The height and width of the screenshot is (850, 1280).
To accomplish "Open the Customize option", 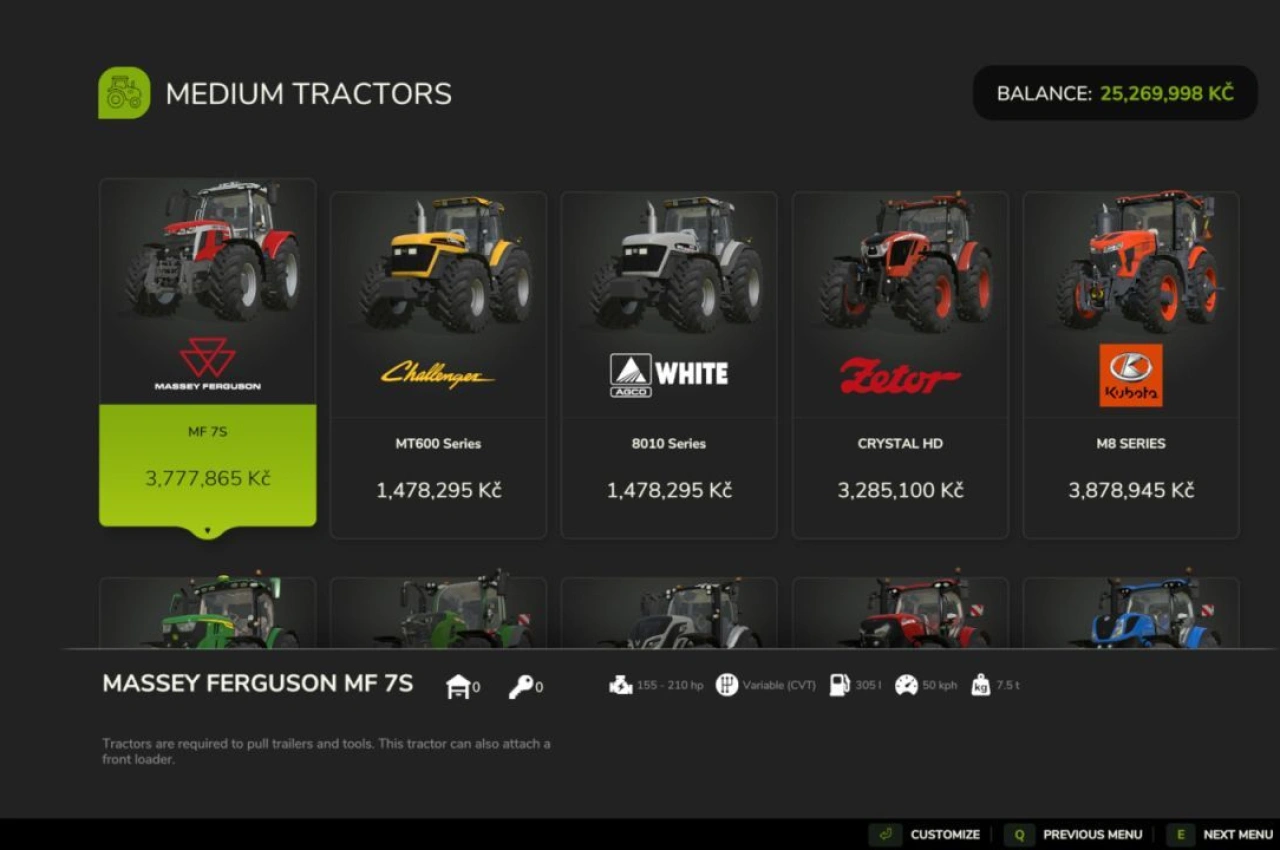I will coord(944,834).
